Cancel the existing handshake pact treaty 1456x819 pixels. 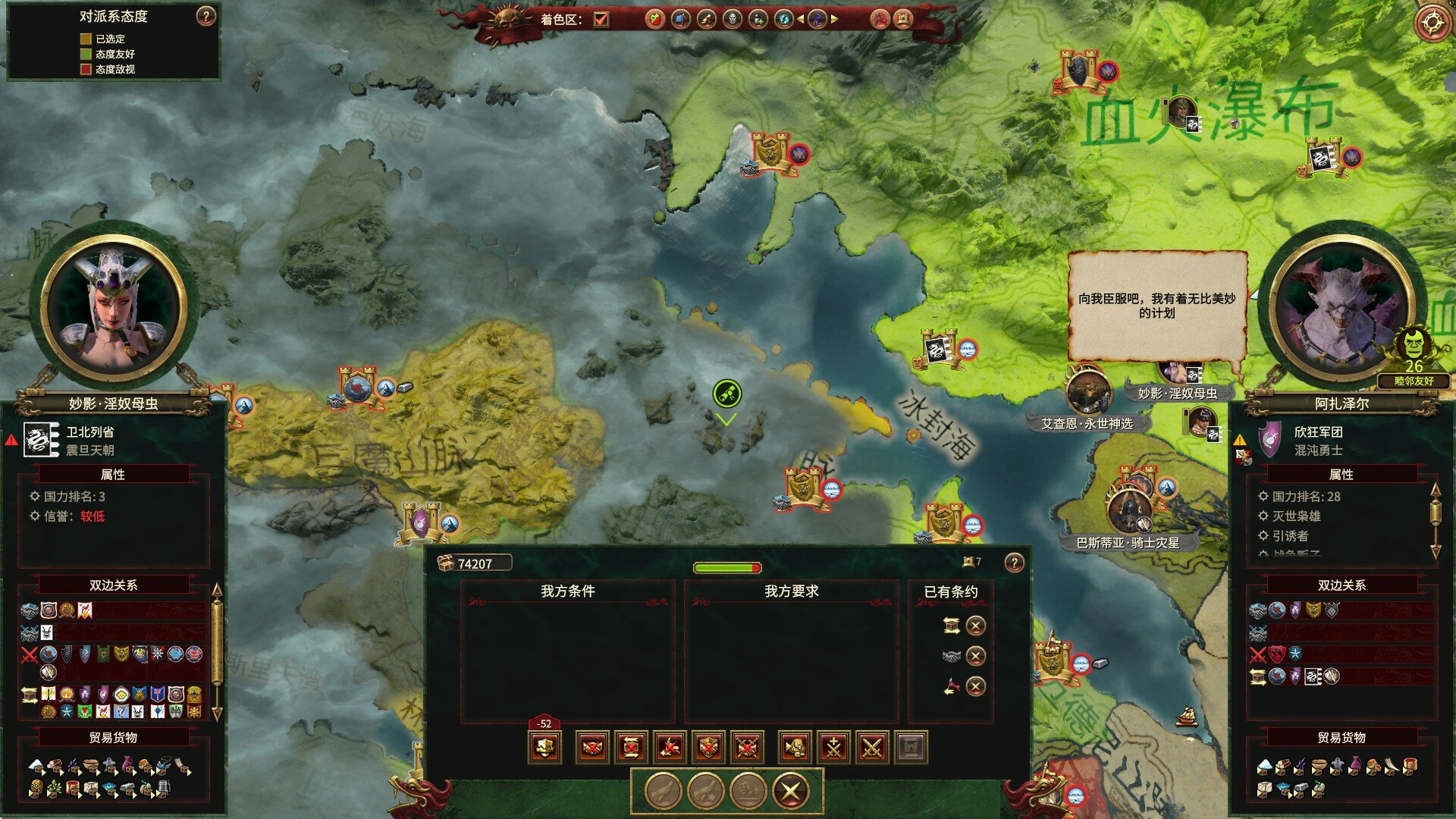(x=975, y=656)
